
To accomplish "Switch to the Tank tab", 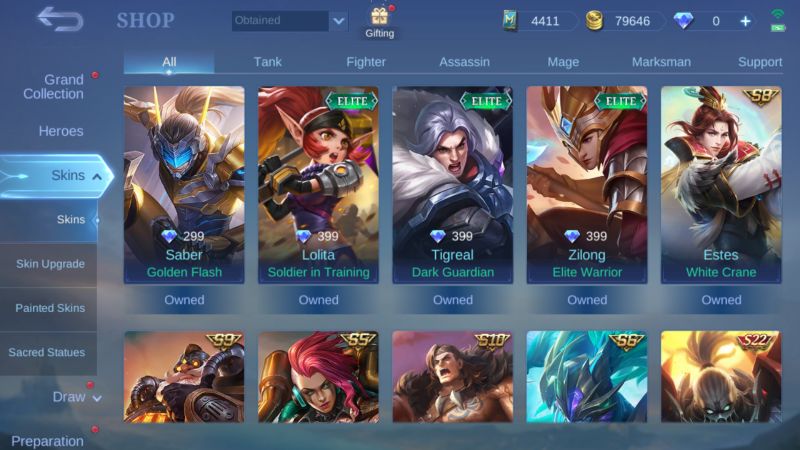I will click(x=267, y=62).
